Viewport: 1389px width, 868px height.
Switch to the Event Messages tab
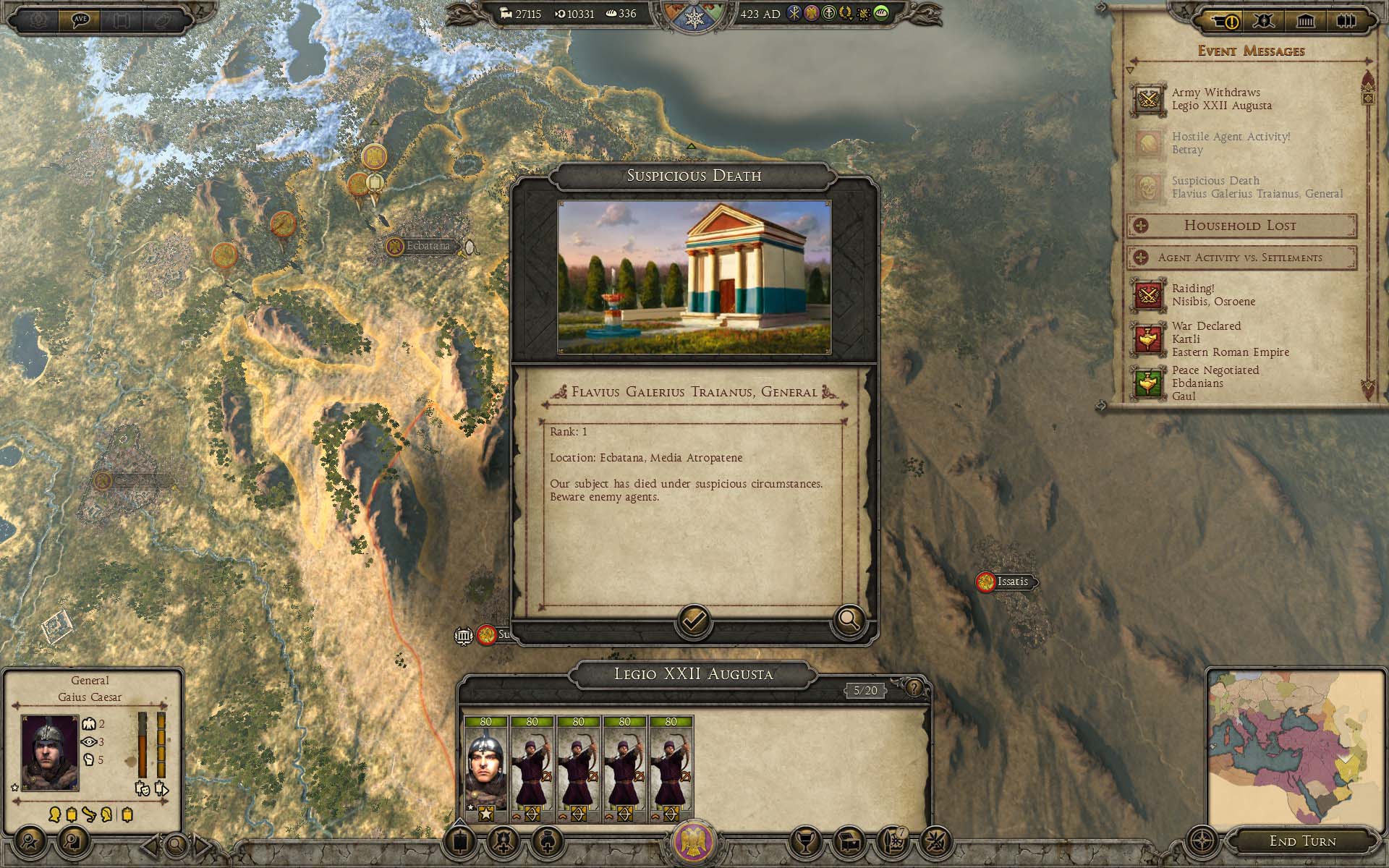(x=1225, y=21)
